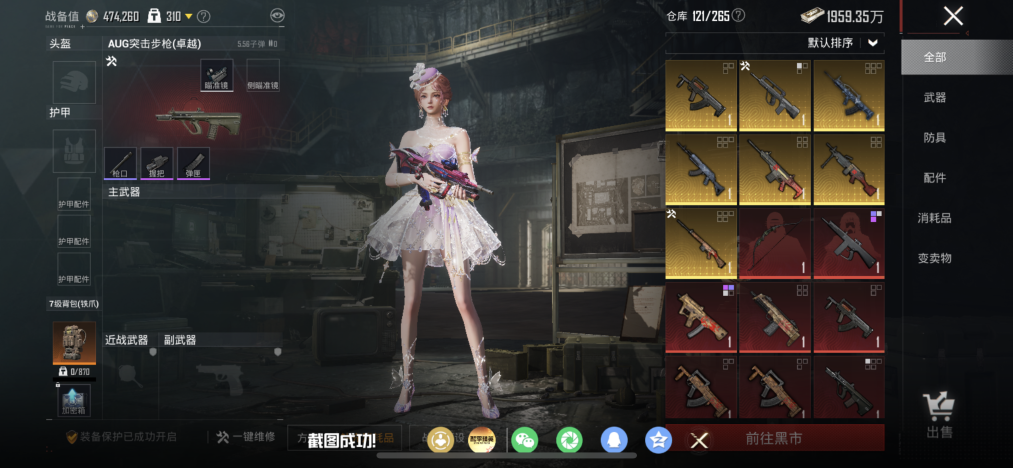Switch to the 变卖物 tab
The width and height of the screenshot is (1013, 468).
point(935,257)
